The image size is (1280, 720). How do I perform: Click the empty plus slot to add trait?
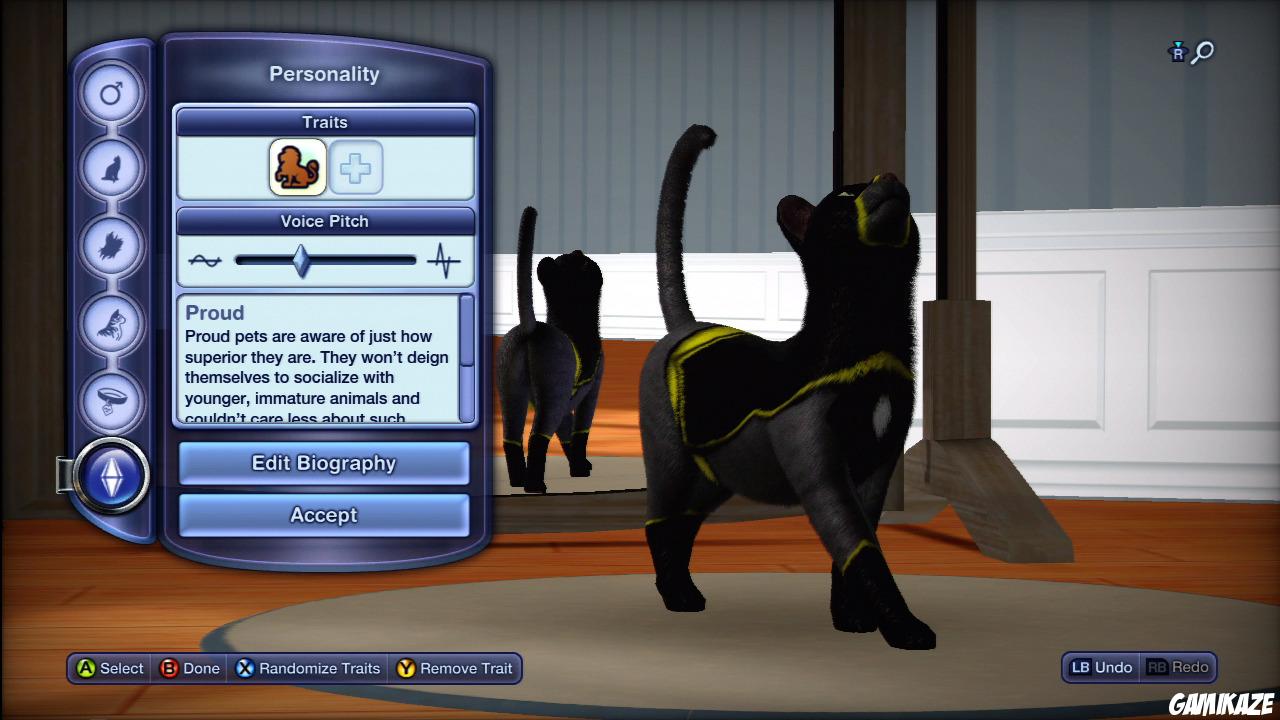click(x=356, y=167)
